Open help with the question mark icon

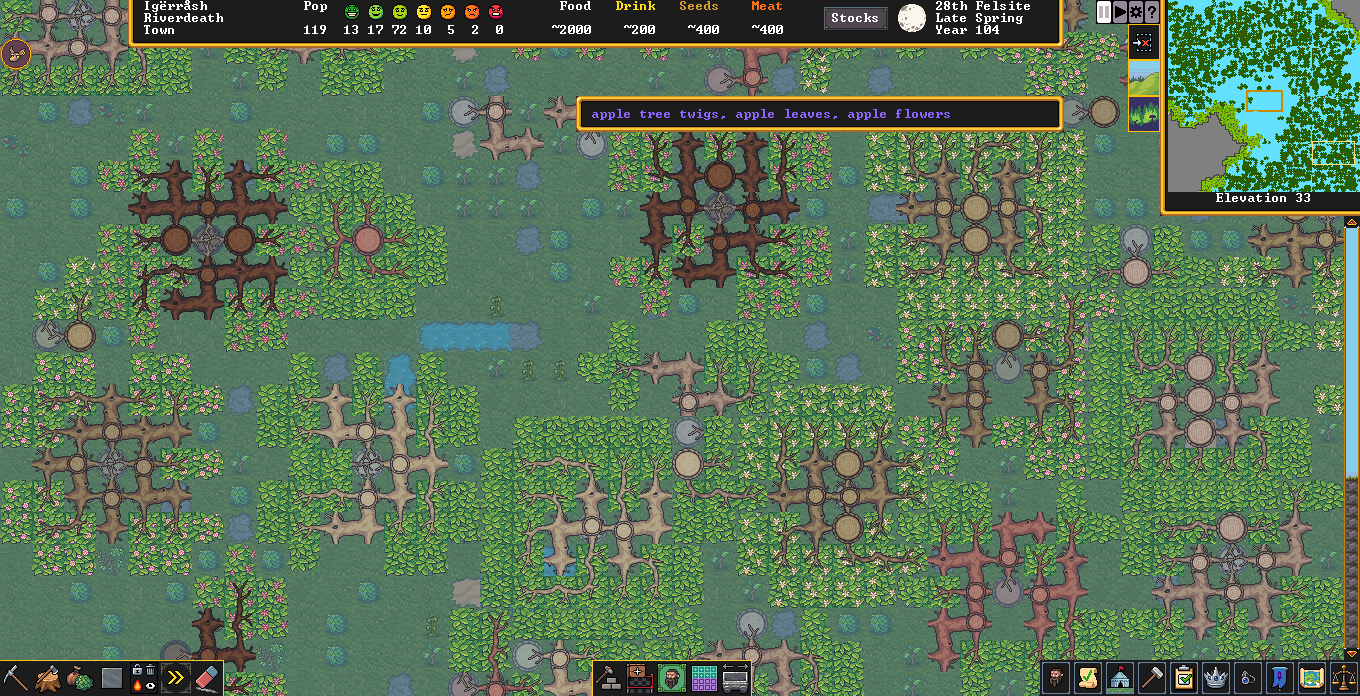pyautogui.click(x=1152, y=12)
